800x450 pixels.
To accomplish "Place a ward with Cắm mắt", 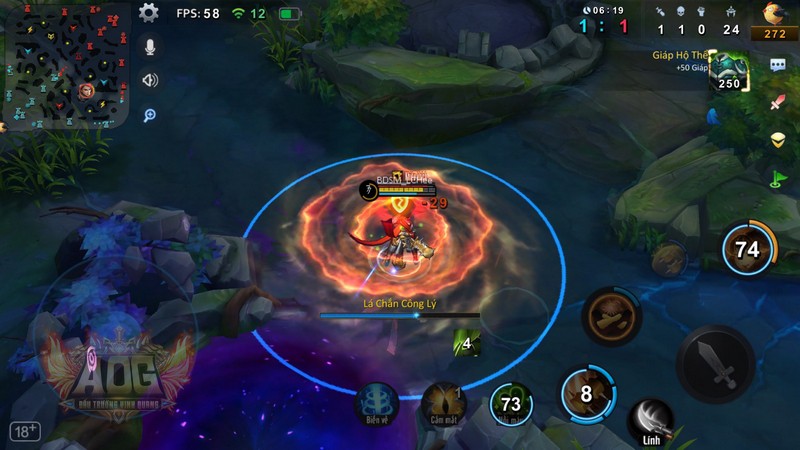I will 443,402.
